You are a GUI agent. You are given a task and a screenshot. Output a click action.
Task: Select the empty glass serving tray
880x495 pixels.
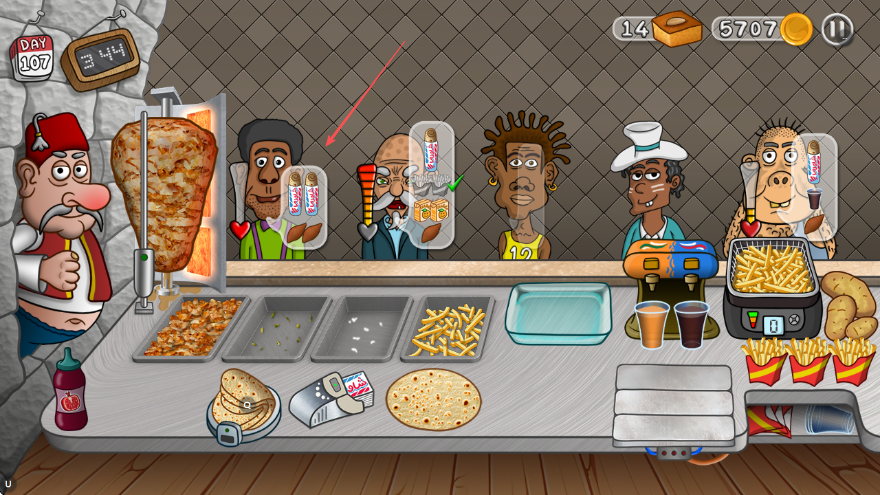click(557, 312)
